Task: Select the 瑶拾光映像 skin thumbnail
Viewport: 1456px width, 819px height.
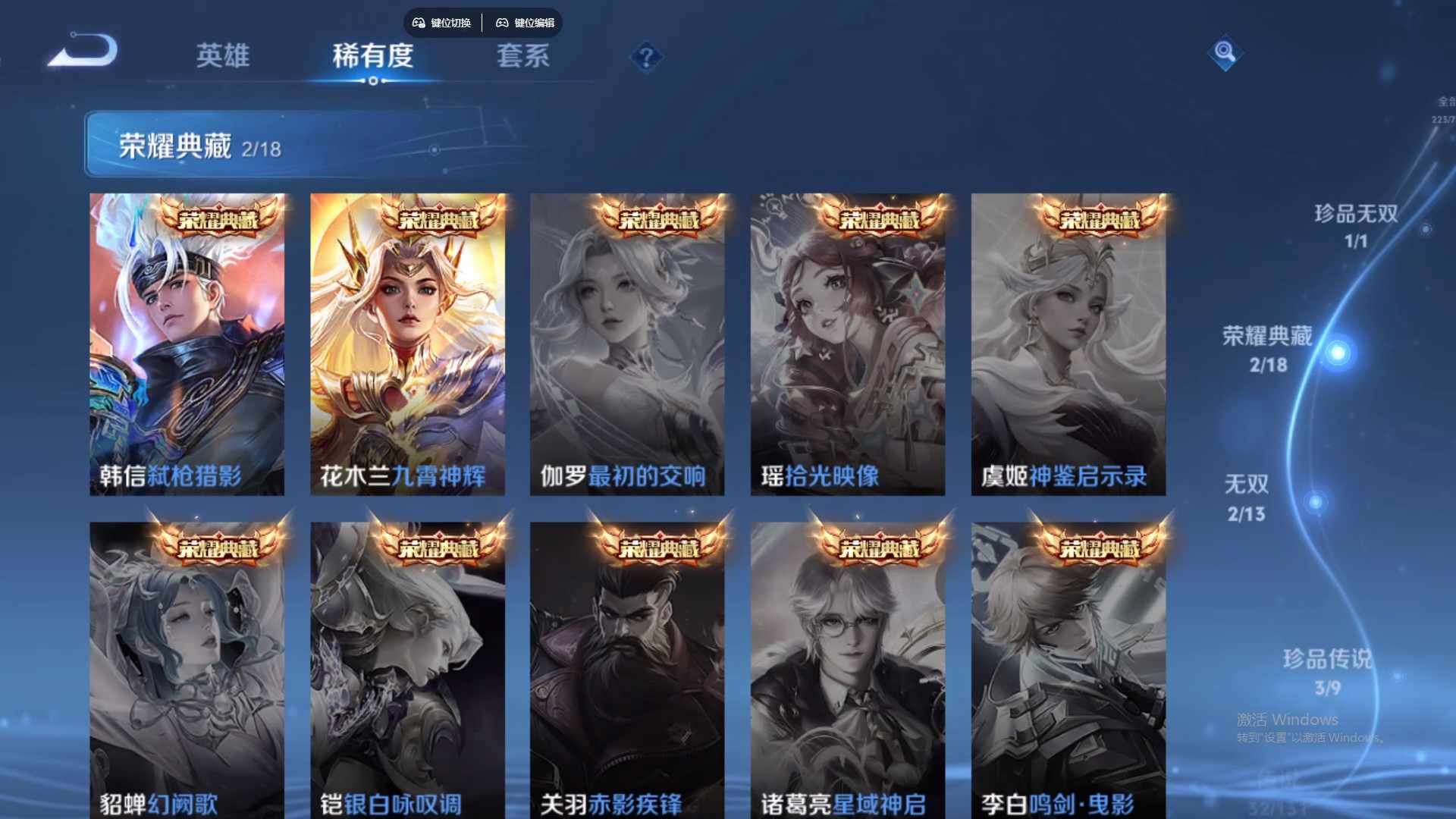Action: pyautogui.click(x=849, y=344)
